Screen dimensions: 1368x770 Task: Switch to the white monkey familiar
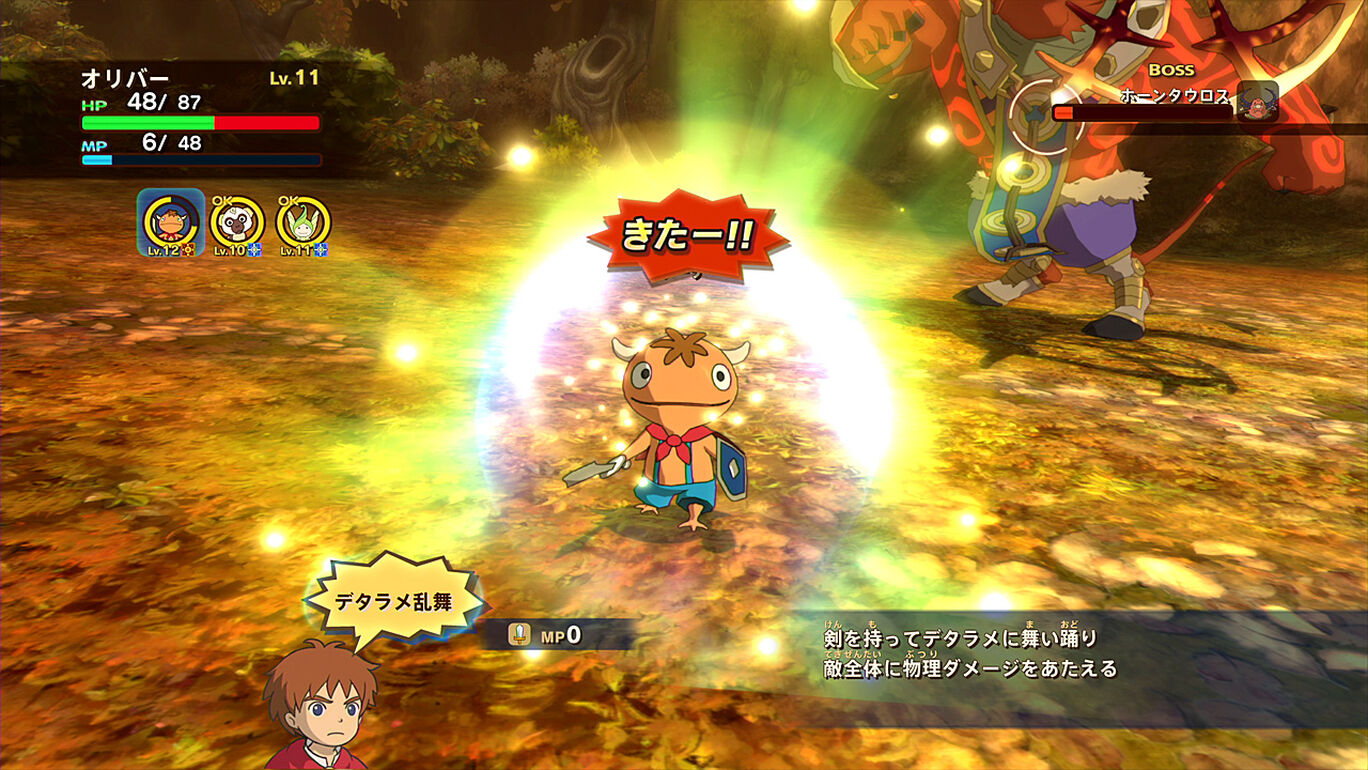point(237,222)
